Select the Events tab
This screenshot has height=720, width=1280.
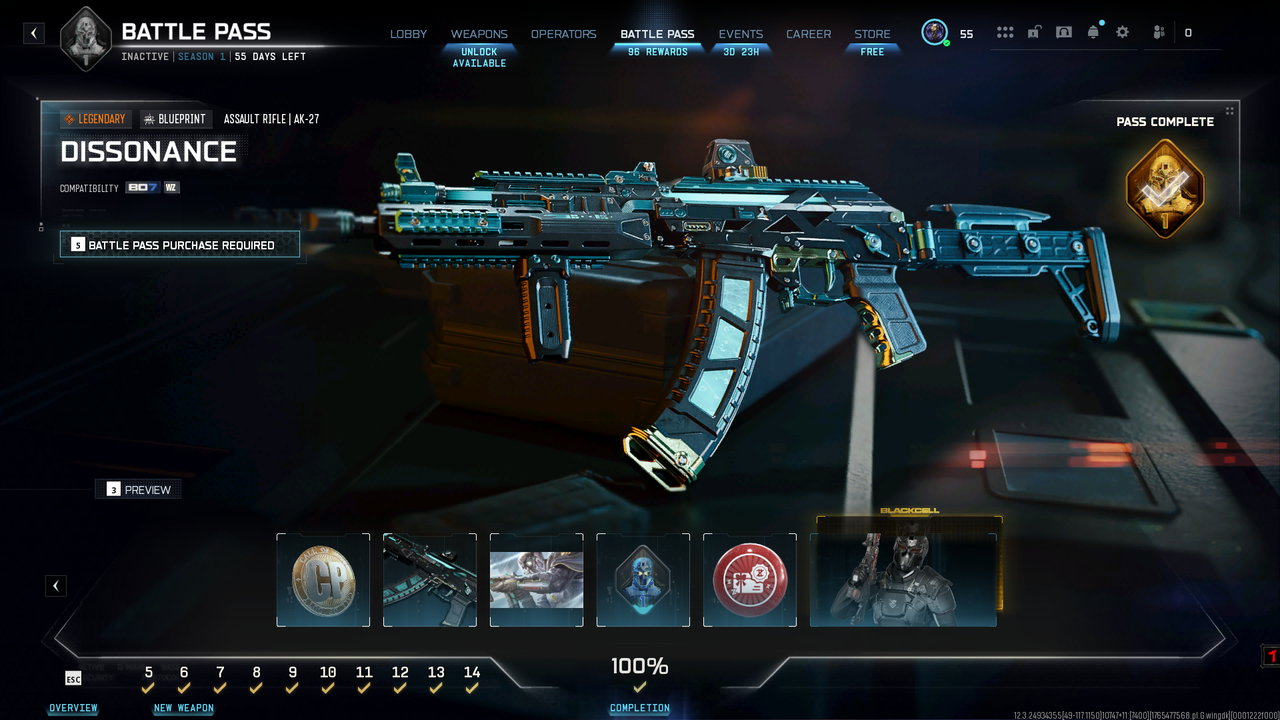click(x=740, y=34)
